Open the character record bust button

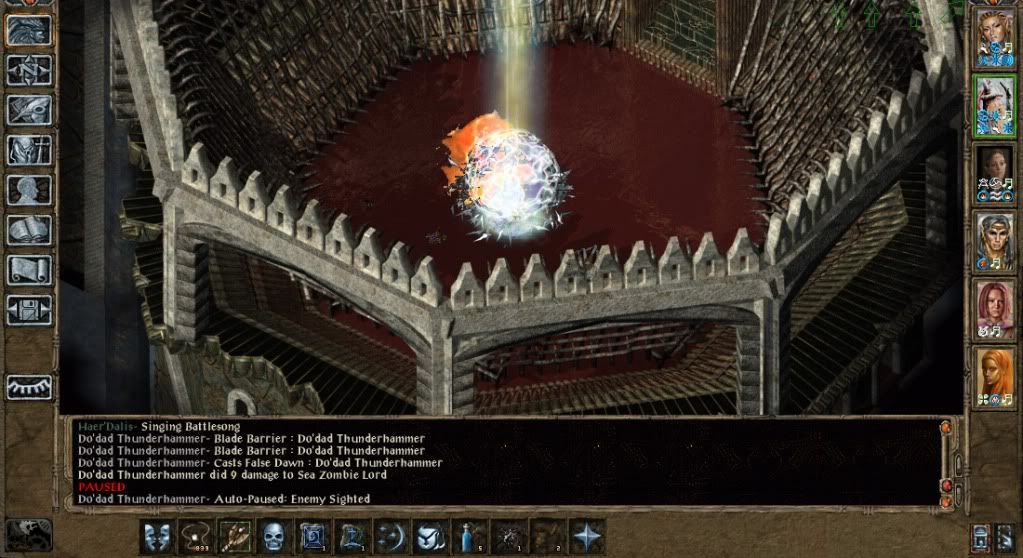[28, 190]
